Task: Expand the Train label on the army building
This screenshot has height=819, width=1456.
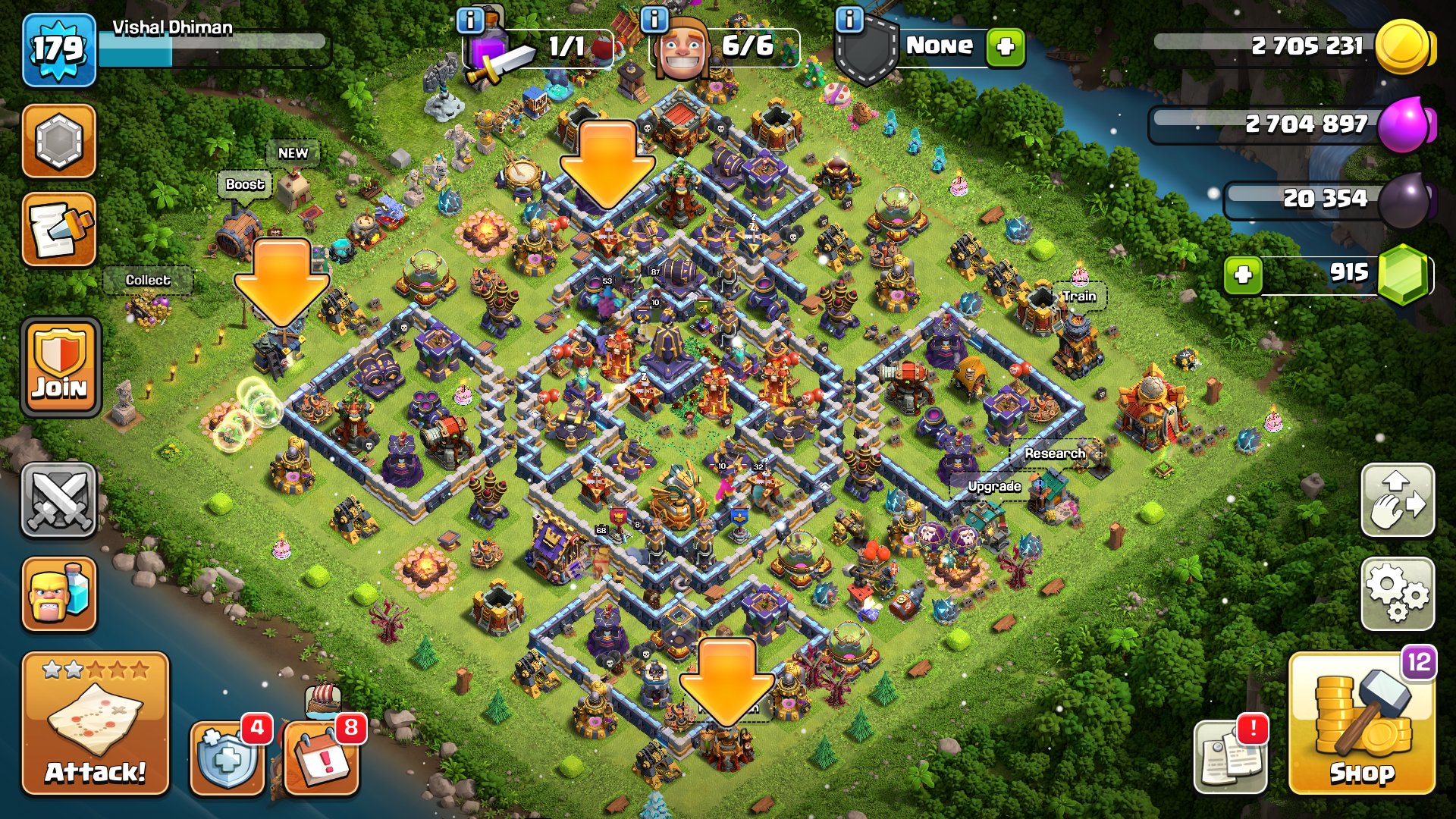Action: [x=1079, y=297]
